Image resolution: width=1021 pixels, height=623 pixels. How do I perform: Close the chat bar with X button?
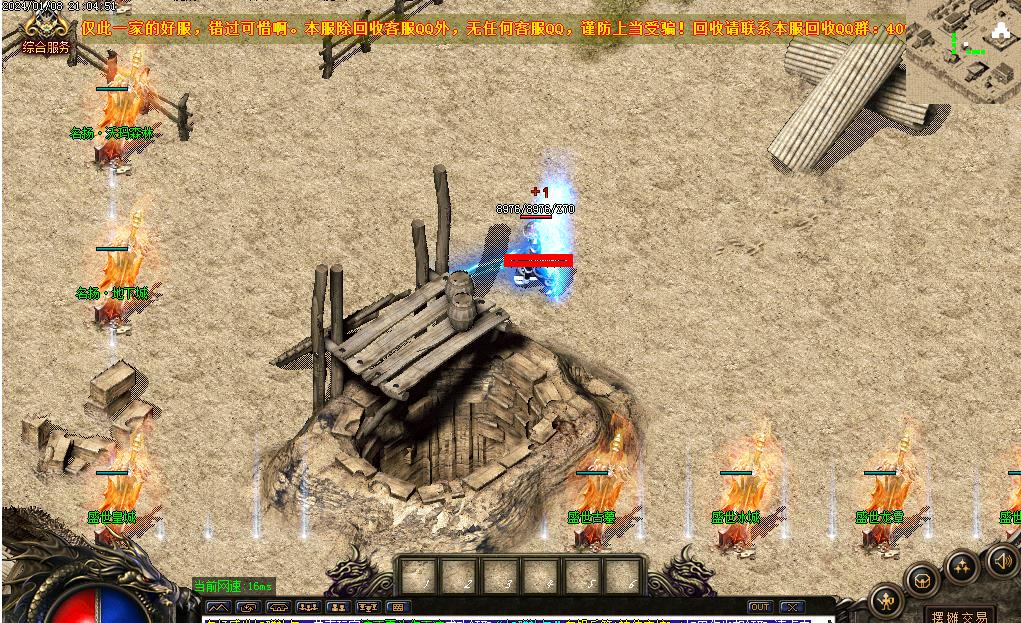[x=792, y=607]
